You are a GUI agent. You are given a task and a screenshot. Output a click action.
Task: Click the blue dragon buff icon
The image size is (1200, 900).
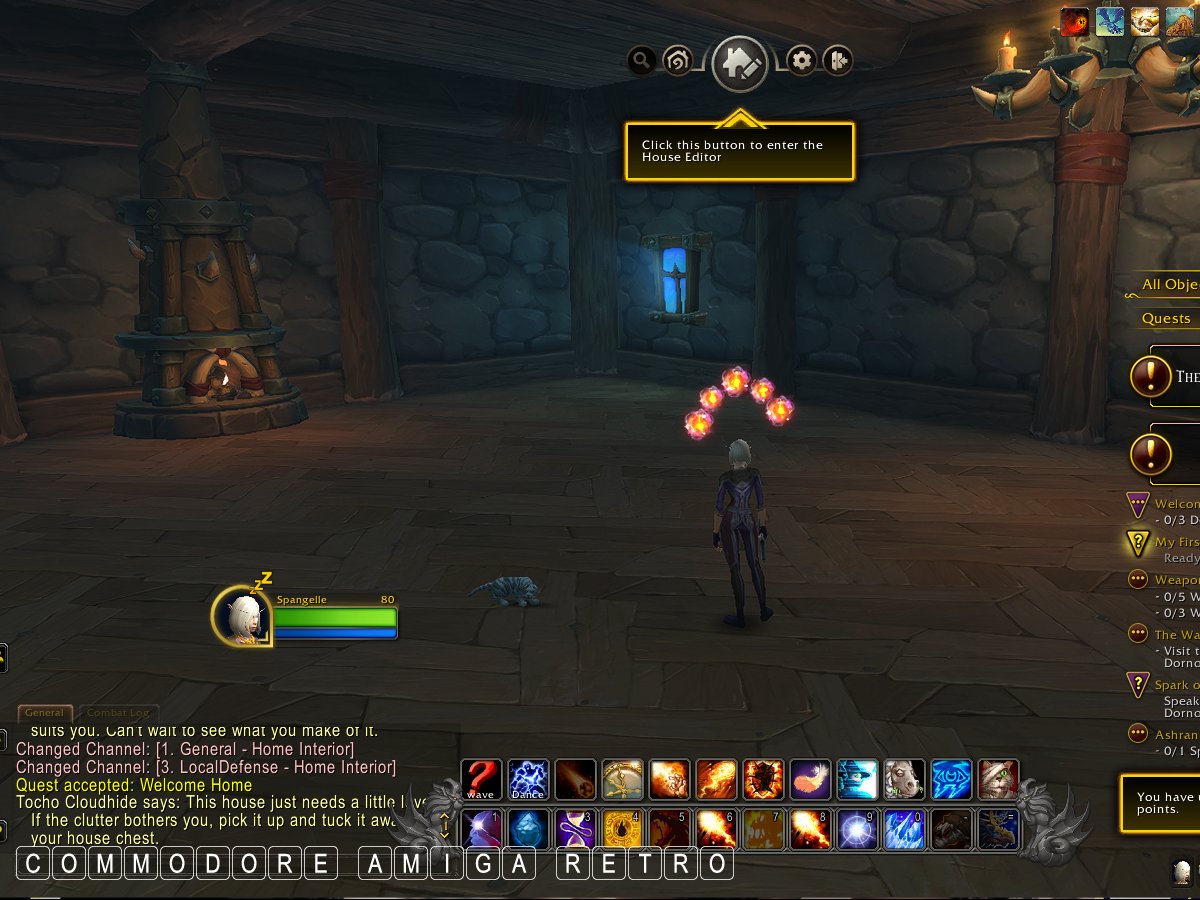coord(1109,21)
